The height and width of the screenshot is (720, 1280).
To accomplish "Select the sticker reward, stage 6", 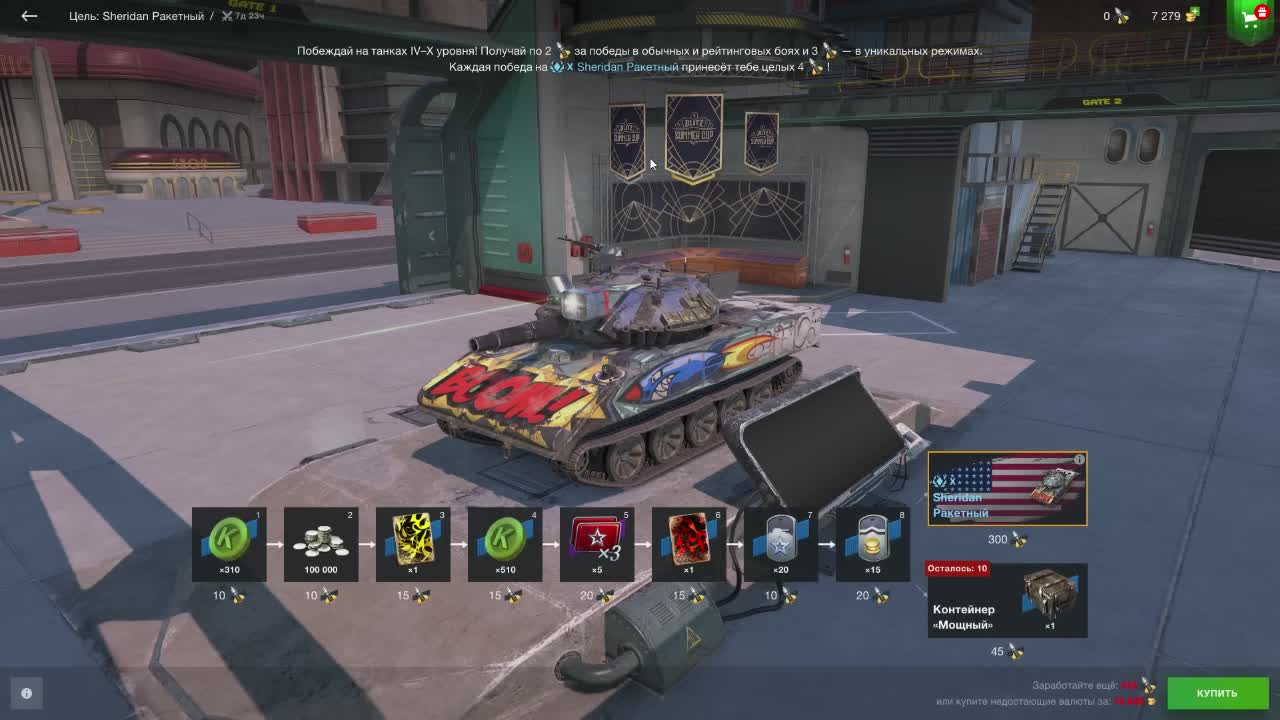I will pyautogui.click(x=688, y=543).
